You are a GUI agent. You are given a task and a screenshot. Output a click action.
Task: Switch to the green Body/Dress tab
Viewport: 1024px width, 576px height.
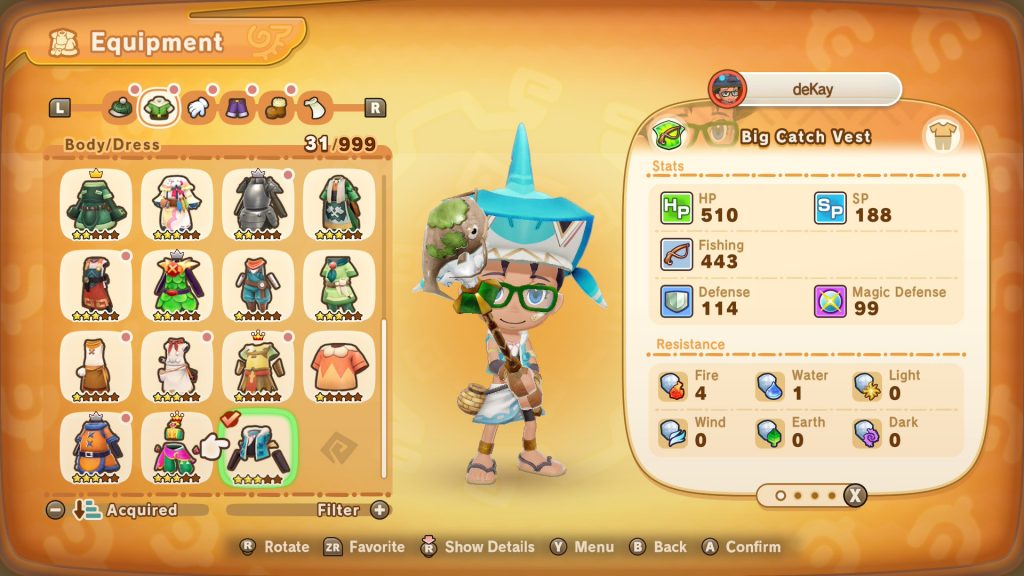point(158,107)
